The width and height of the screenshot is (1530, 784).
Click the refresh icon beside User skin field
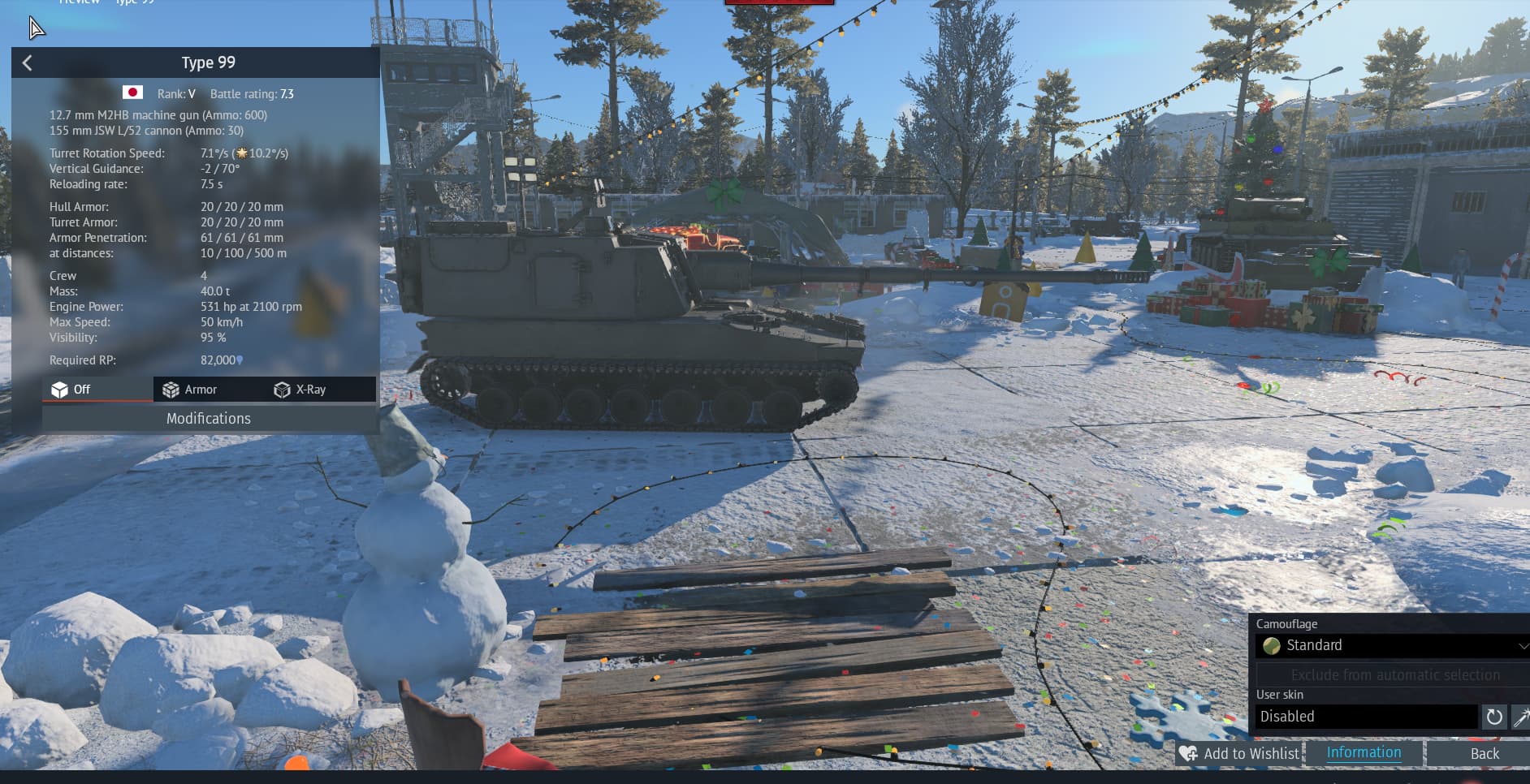1494,717
